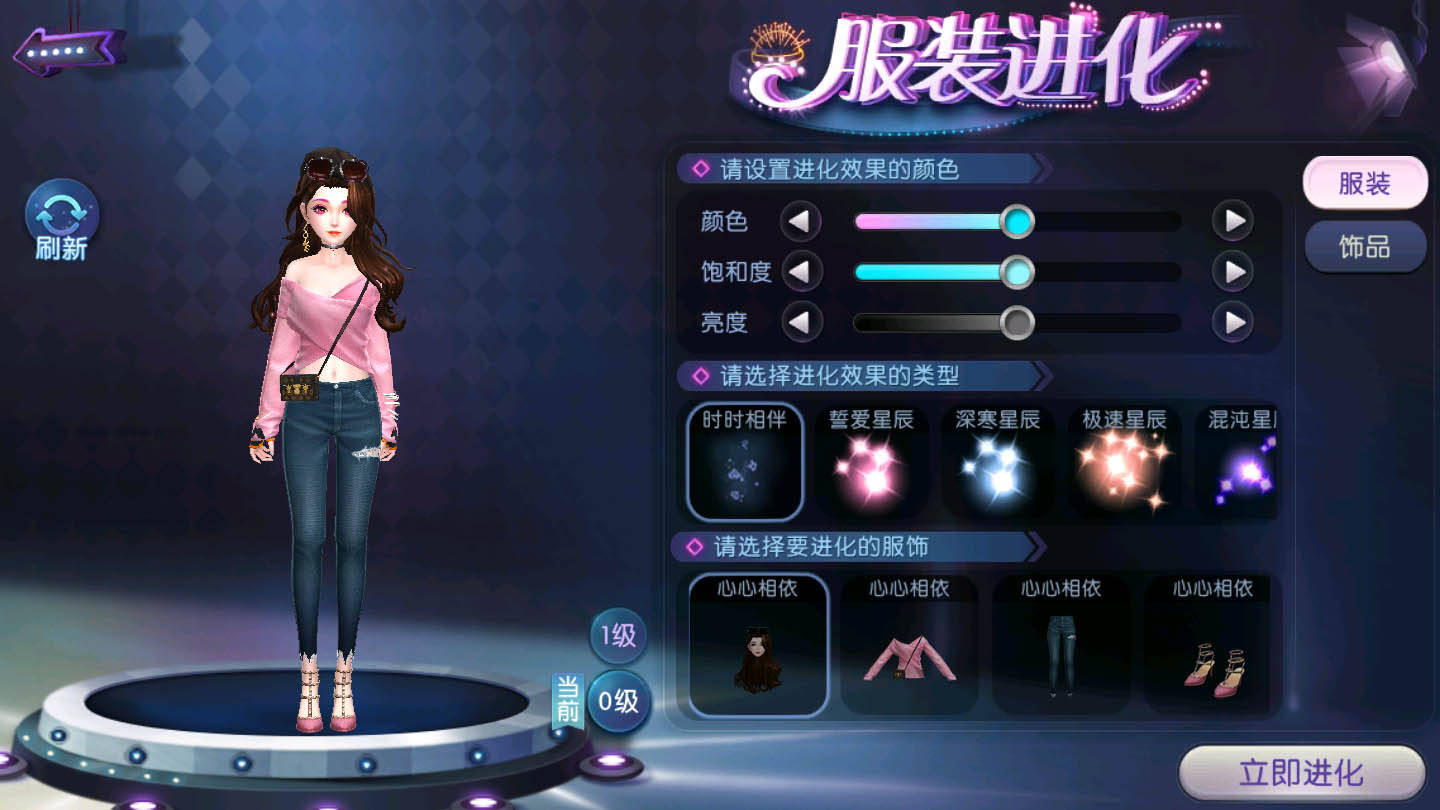Decrease 颜色 with its left arrow

[x=800, y=221]
